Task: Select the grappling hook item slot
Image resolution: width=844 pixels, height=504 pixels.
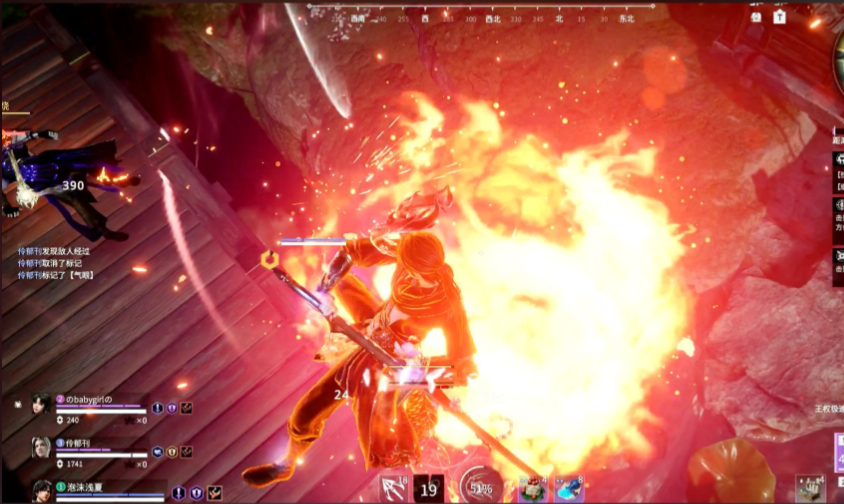Action: pos(394,488)
